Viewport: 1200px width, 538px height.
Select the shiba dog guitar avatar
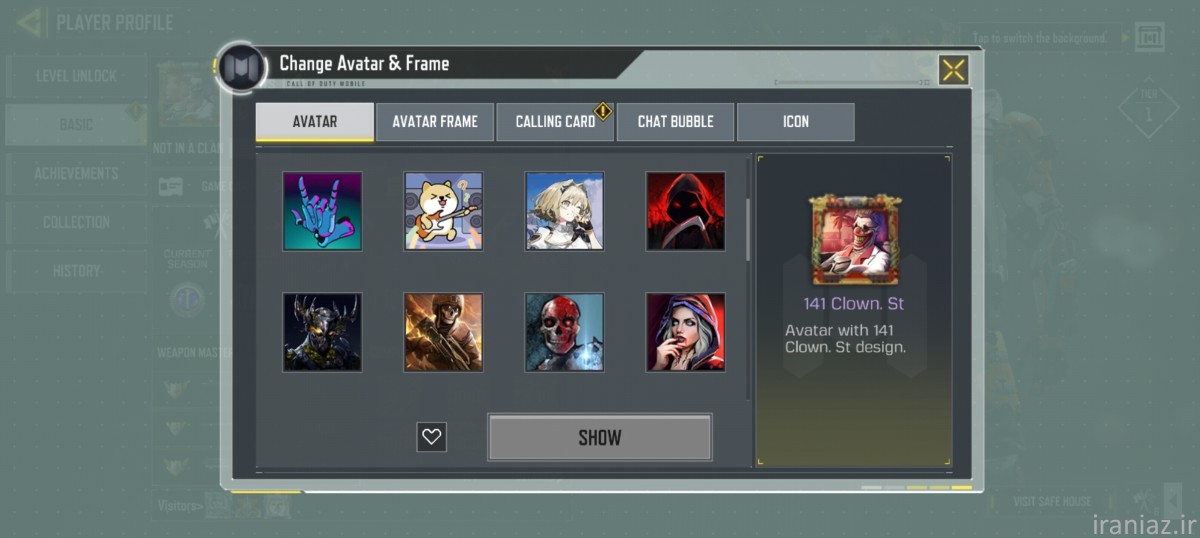click(443, 211)
